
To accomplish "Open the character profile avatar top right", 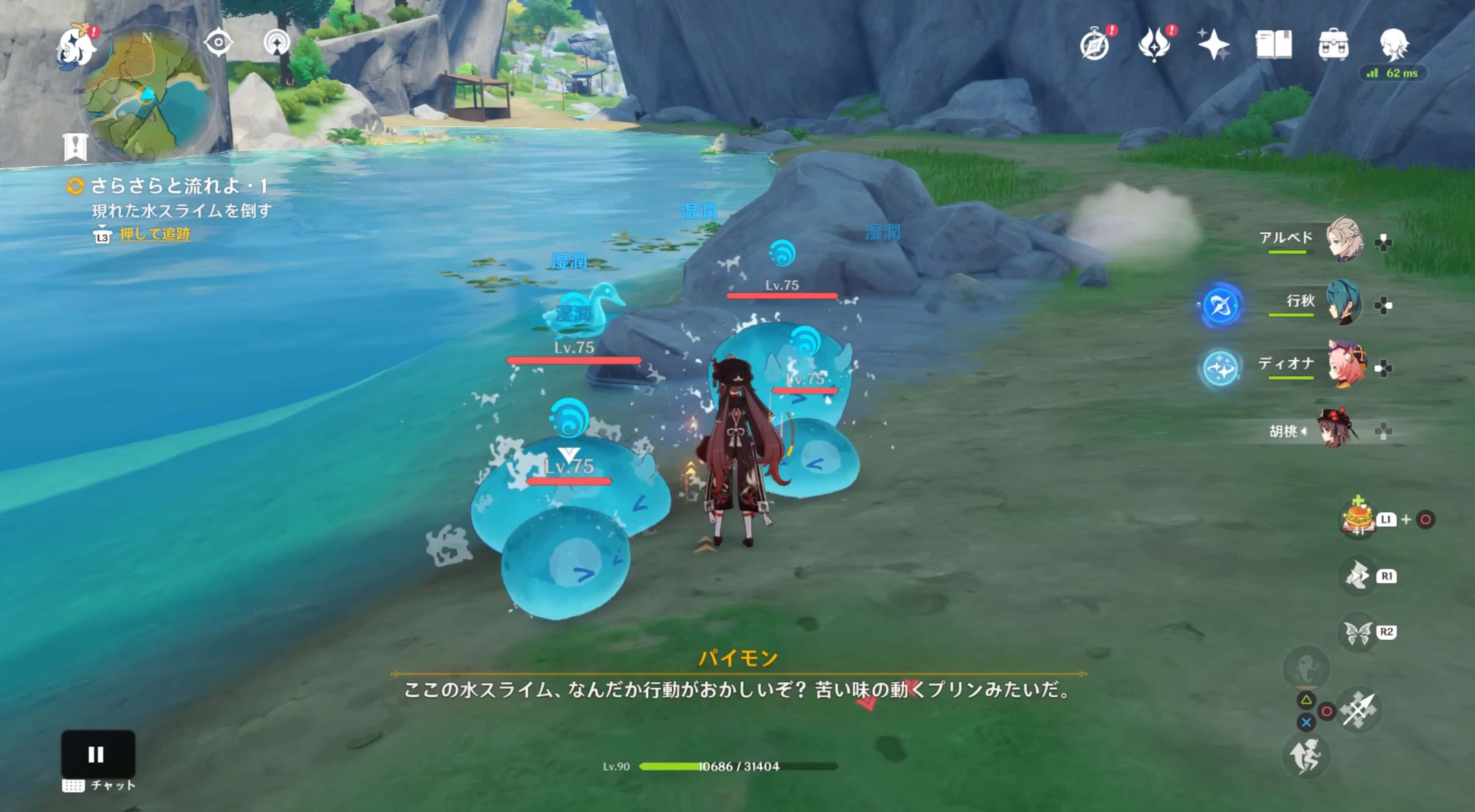I will click(x=1396, y=46).
